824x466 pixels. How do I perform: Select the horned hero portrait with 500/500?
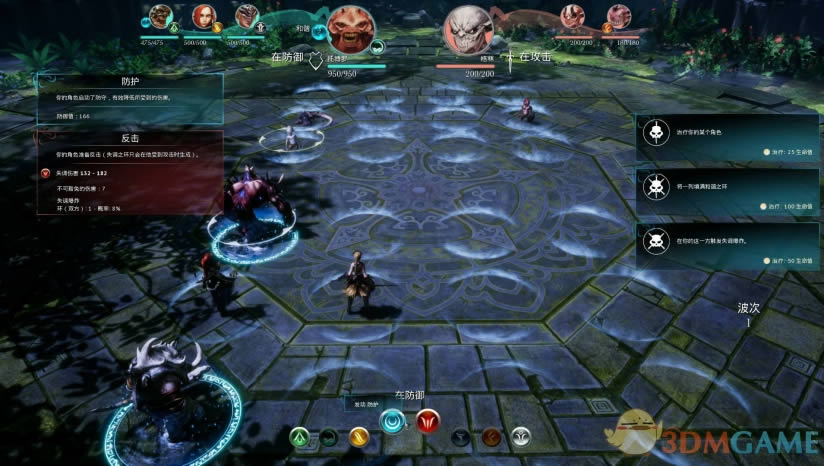click(x=246, y=17)
